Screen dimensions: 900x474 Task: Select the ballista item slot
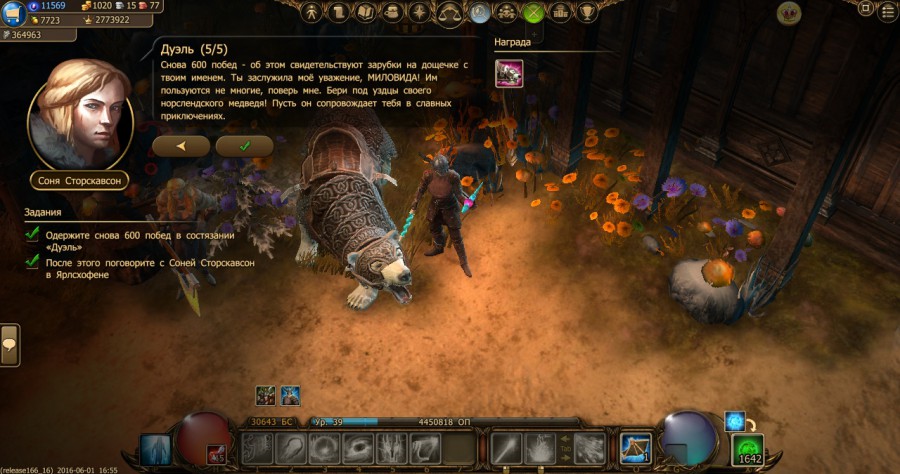tap(636, 448)
